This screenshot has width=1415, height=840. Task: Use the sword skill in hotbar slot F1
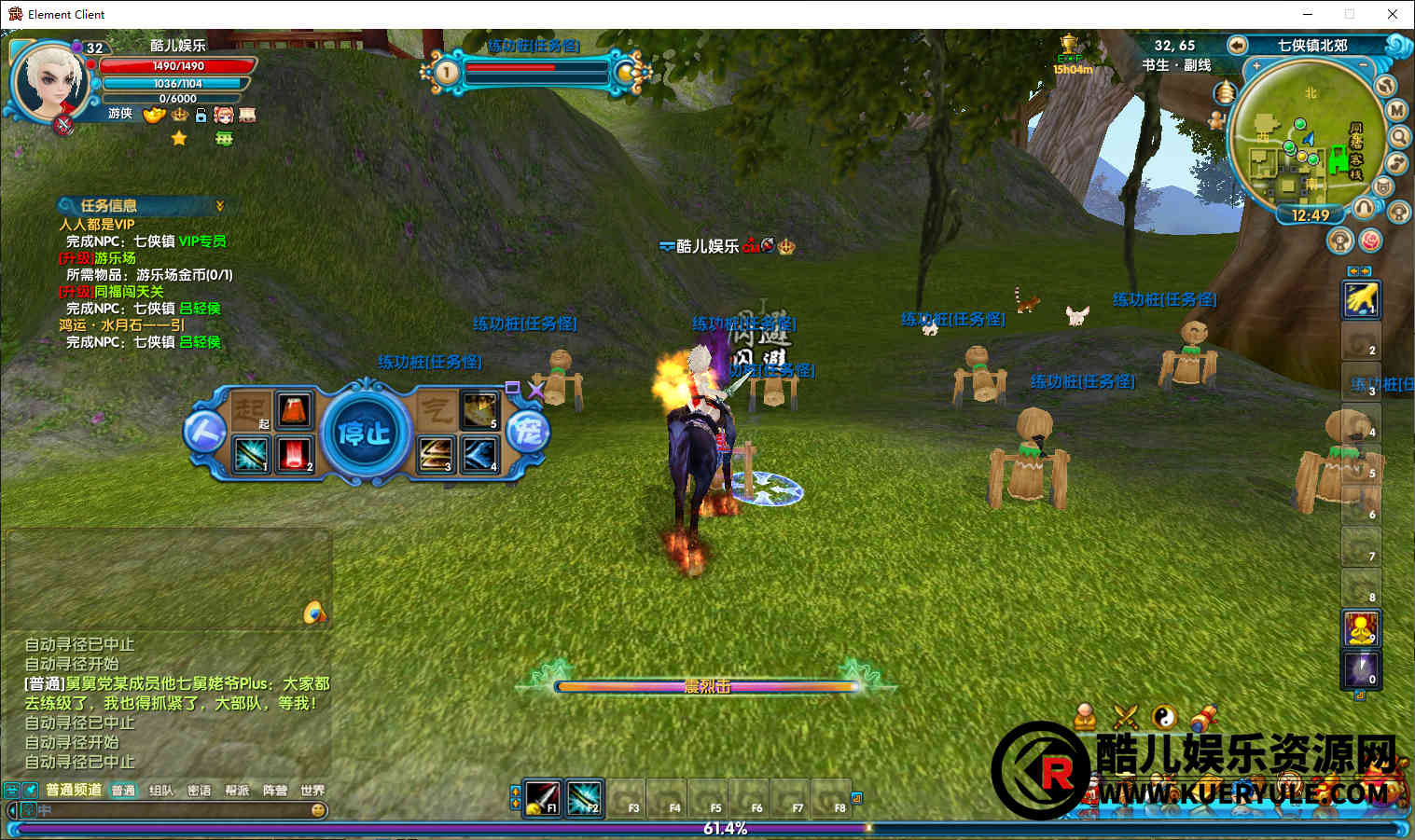(x=542, y=797)
